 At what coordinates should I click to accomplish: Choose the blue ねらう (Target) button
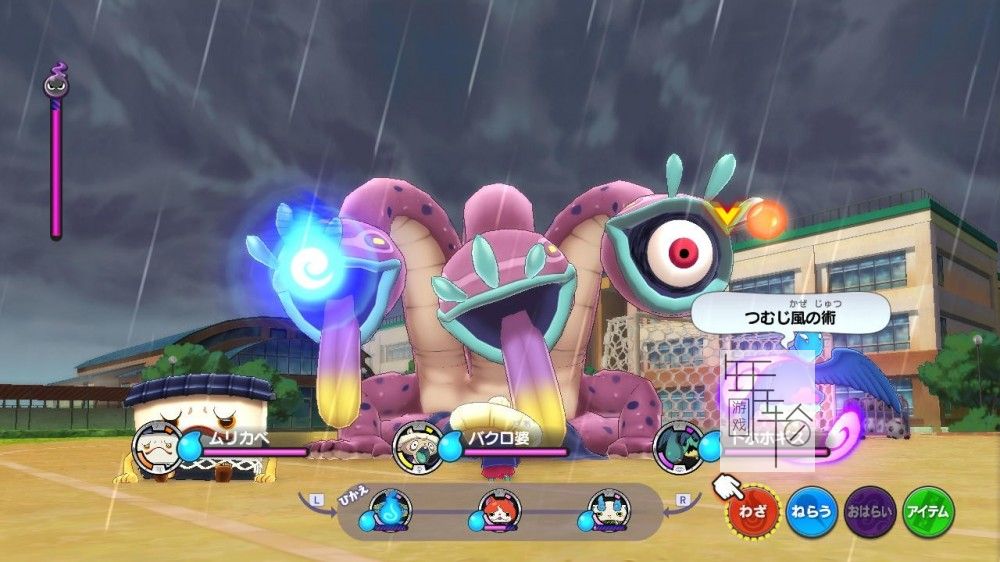[811, 511]
